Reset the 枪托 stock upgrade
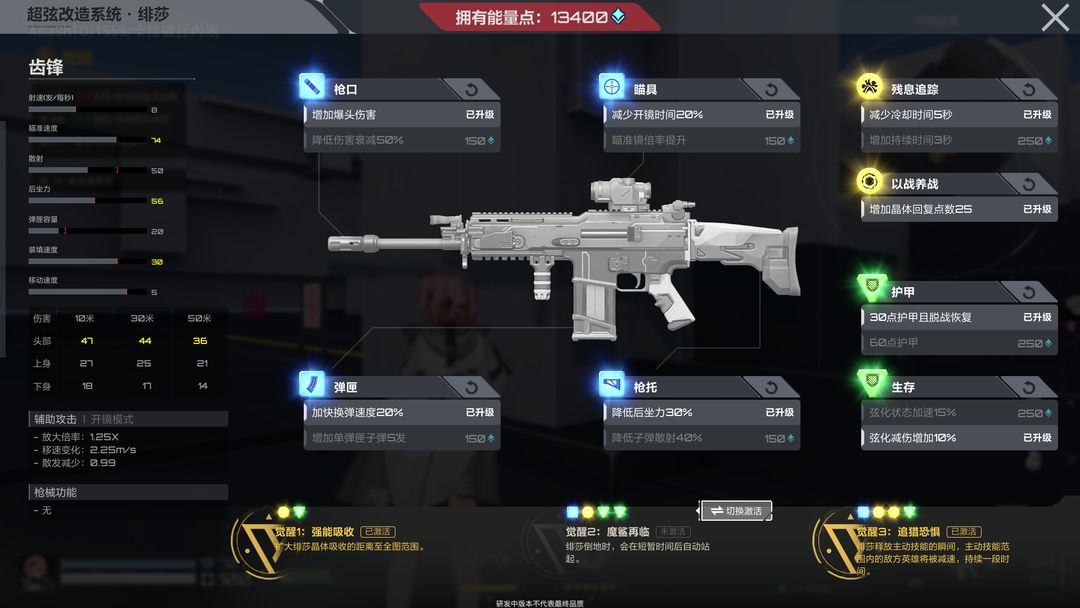Screen dimensions: 1080x608 [x=772, y=387]
